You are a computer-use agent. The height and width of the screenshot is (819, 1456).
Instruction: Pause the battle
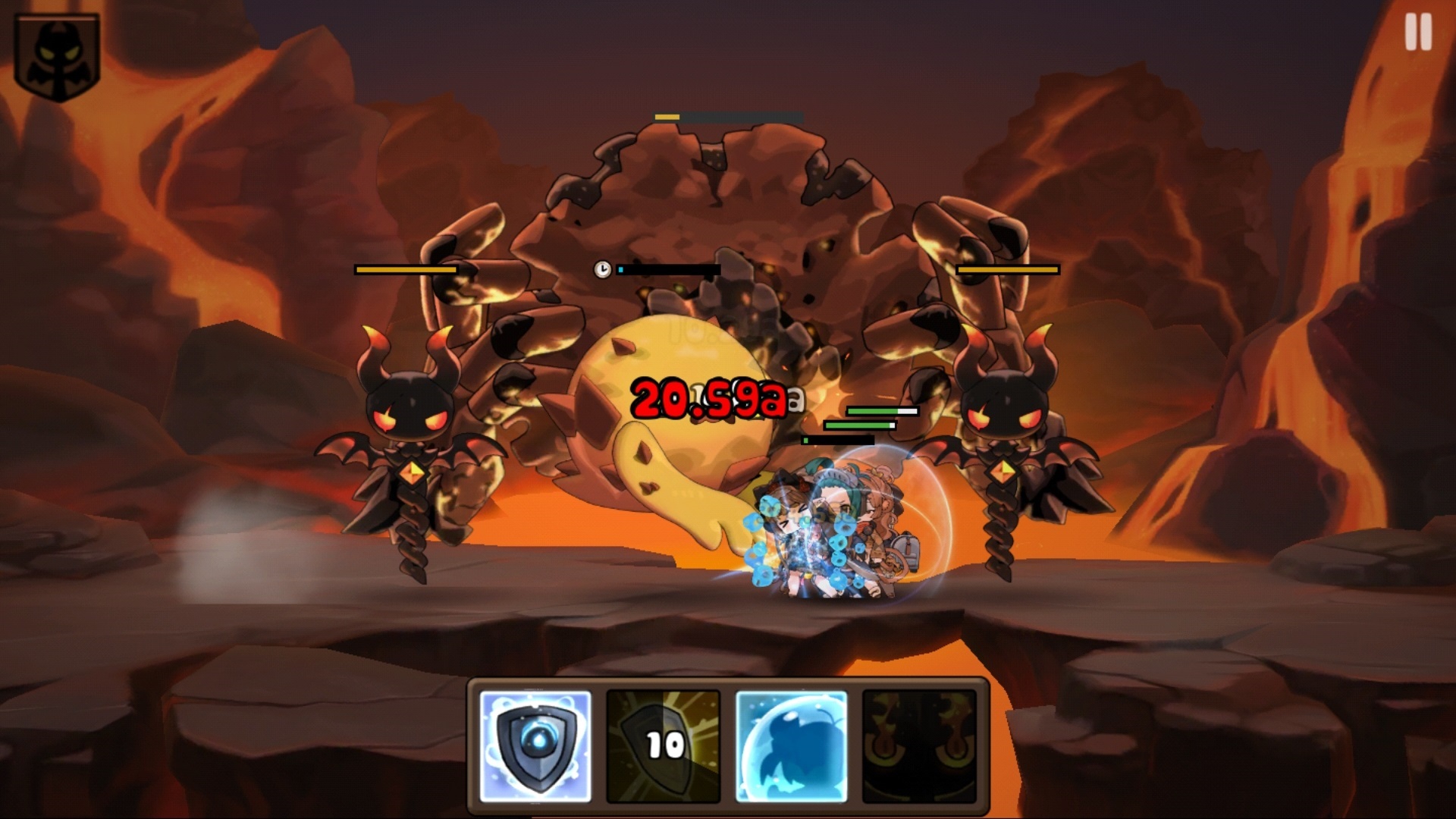coord(1417,33)
